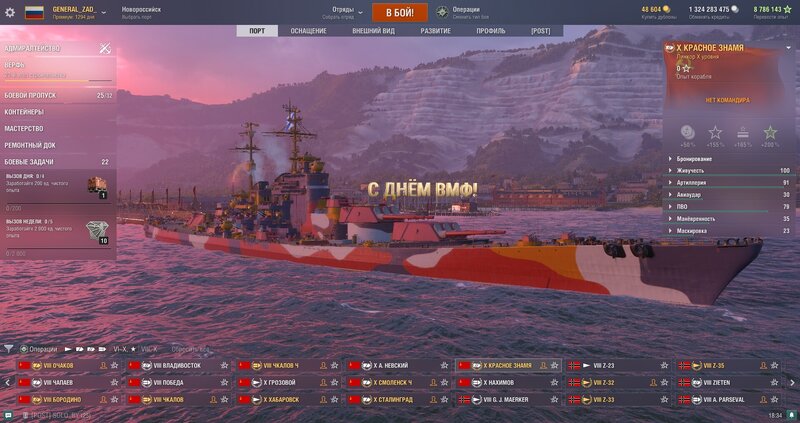Switch to the Оснащение tab
Image resolution: width=800 pixels, height=423 pixels.
point(308,31)
